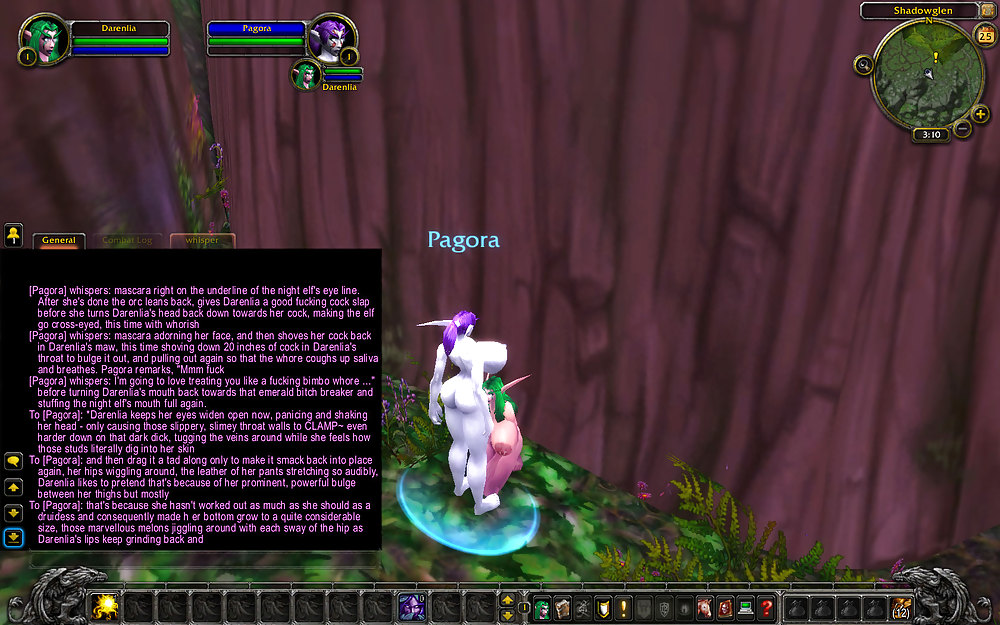Open the backpack showing 12 free slots
This screenshot has width=1000, height=625.
click(903, 606)
